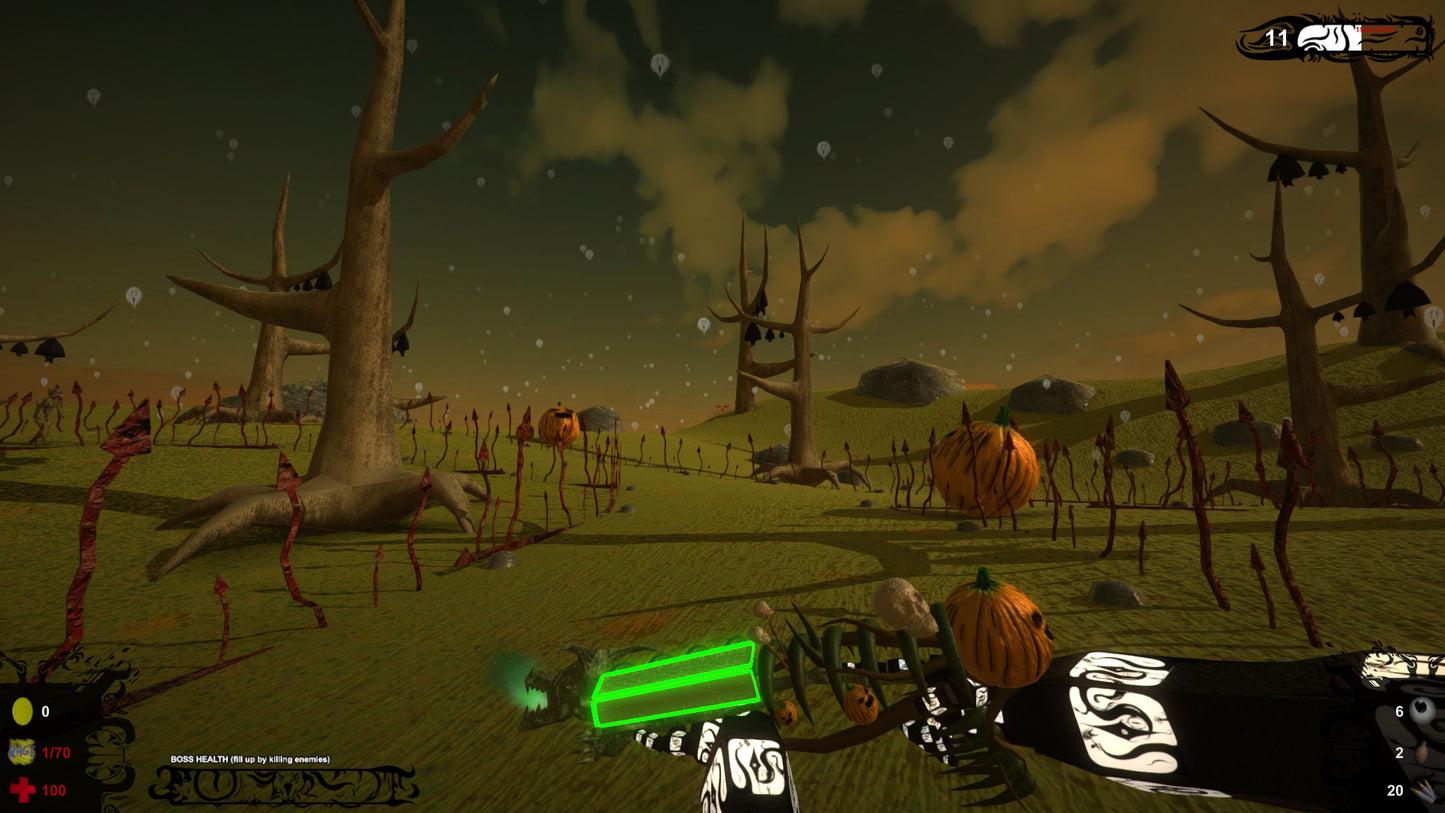Viewport: 1445px width, 813px height.
Task: Click the white skull emblem in the XP bar
Action: click(1310, 37)
